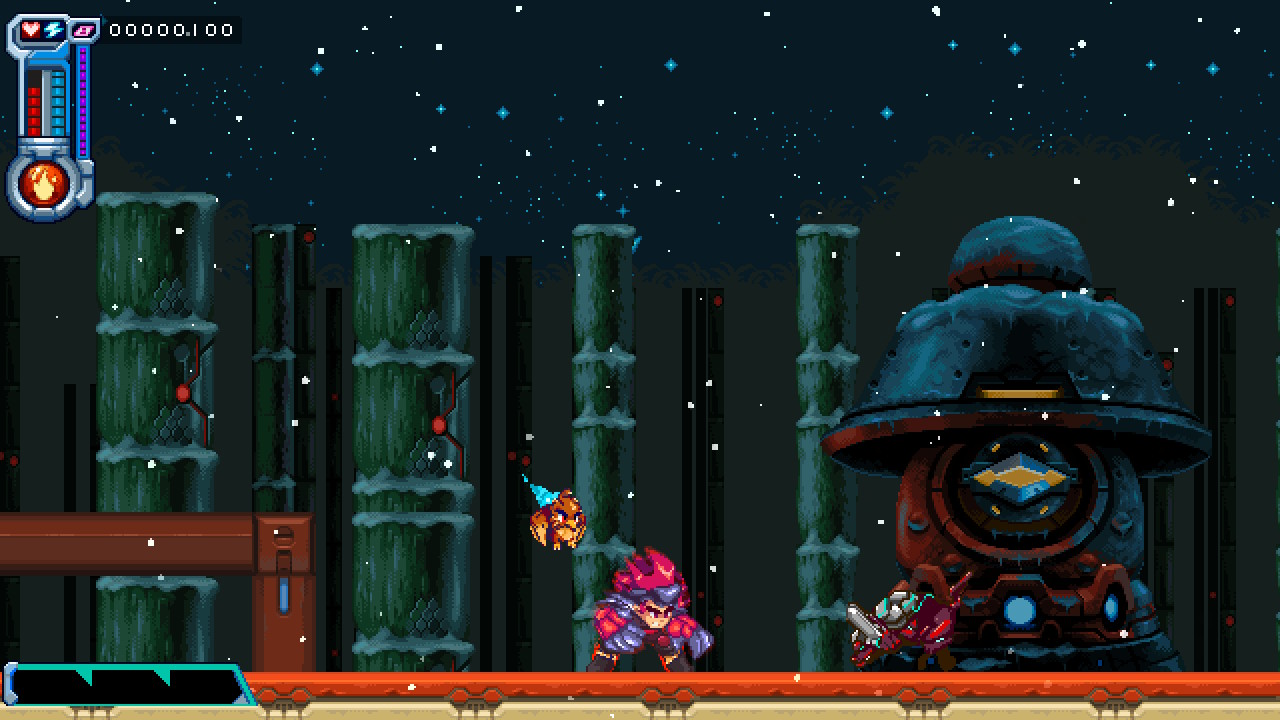Image resolution: width=1280 pixels, height=720 pixels.
Task: Select the flame weapon orb
Action: pyautogui.click(x=45, y=184)
